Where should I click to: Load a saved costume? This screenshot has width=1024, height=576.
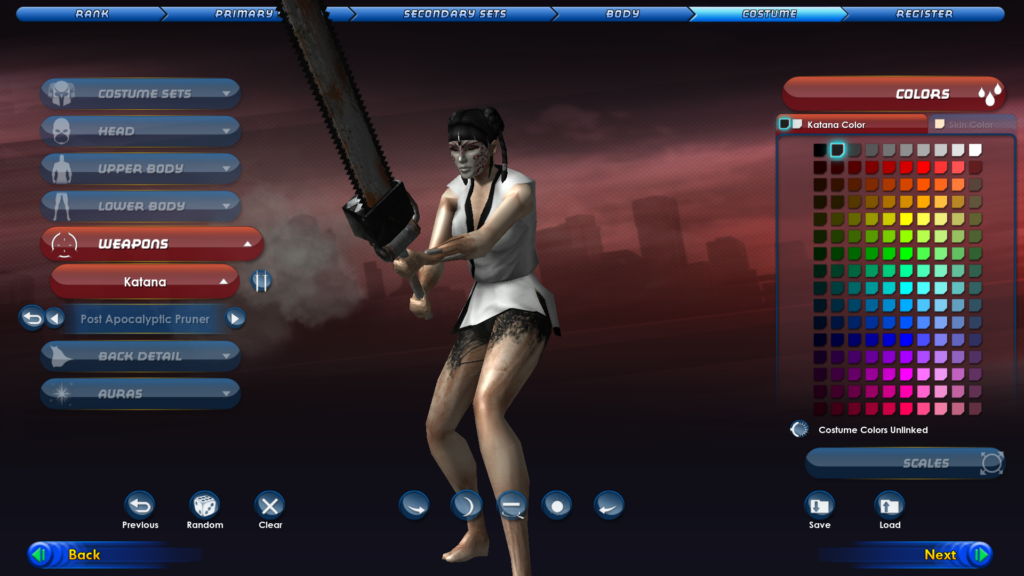pos(889,505)
